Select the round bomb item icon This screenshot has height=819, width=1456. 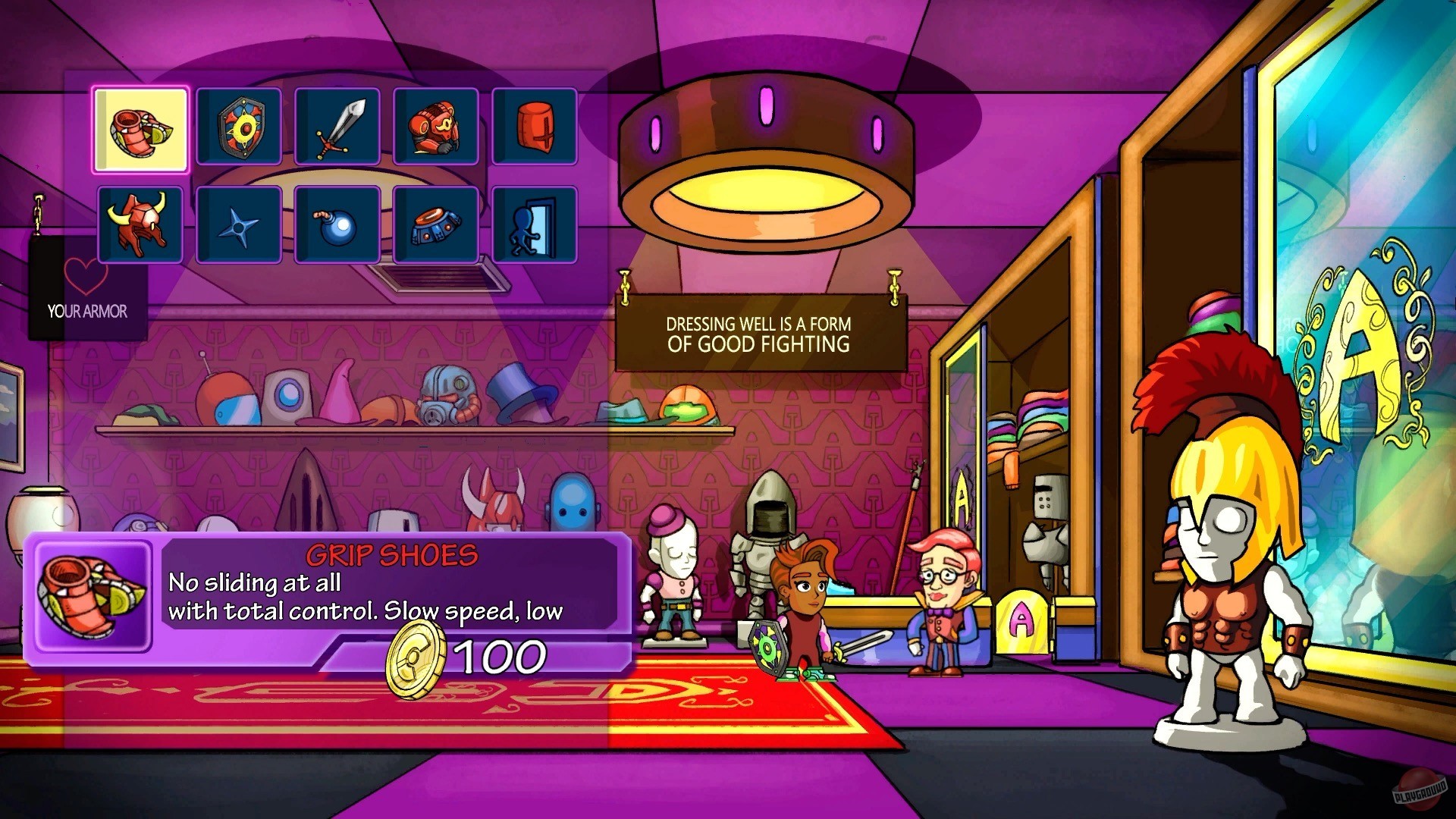(x=337, y=224)
